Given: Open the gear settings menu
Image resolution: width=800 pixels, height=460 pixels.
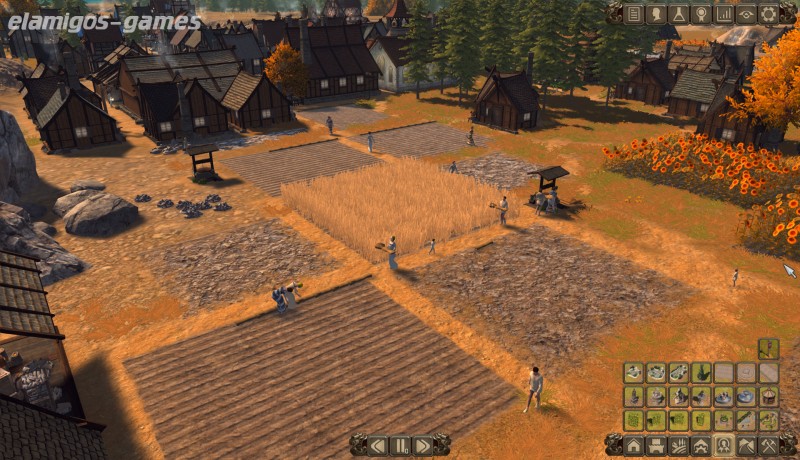Looking at the screenshot, I should [768, 14].
